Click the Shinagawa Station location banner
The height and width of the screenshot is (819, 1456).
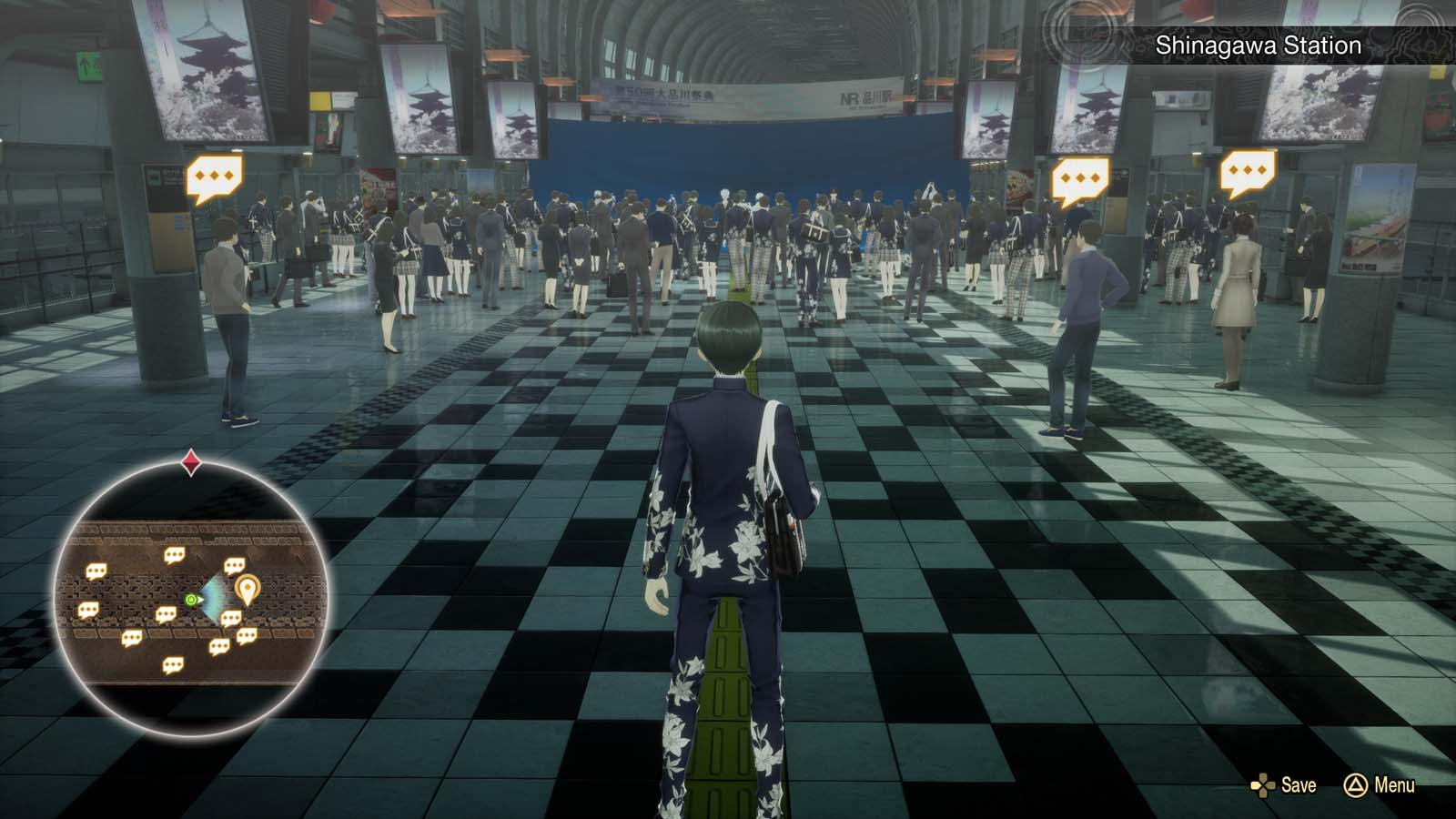(x=1259, y=42)
